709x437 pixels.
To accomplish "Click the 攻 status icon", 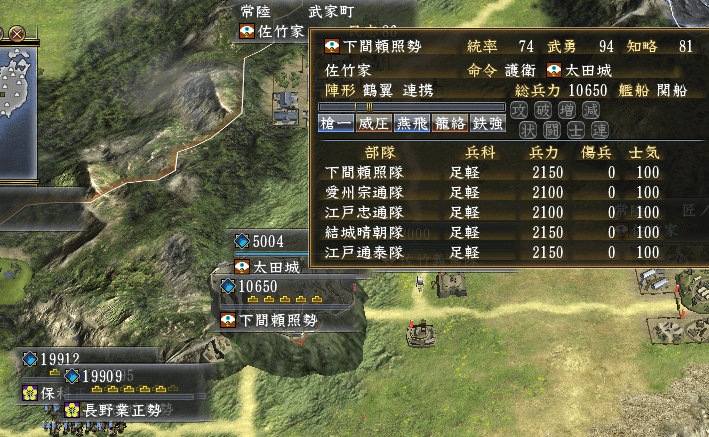I will click(x=518, y=109).
